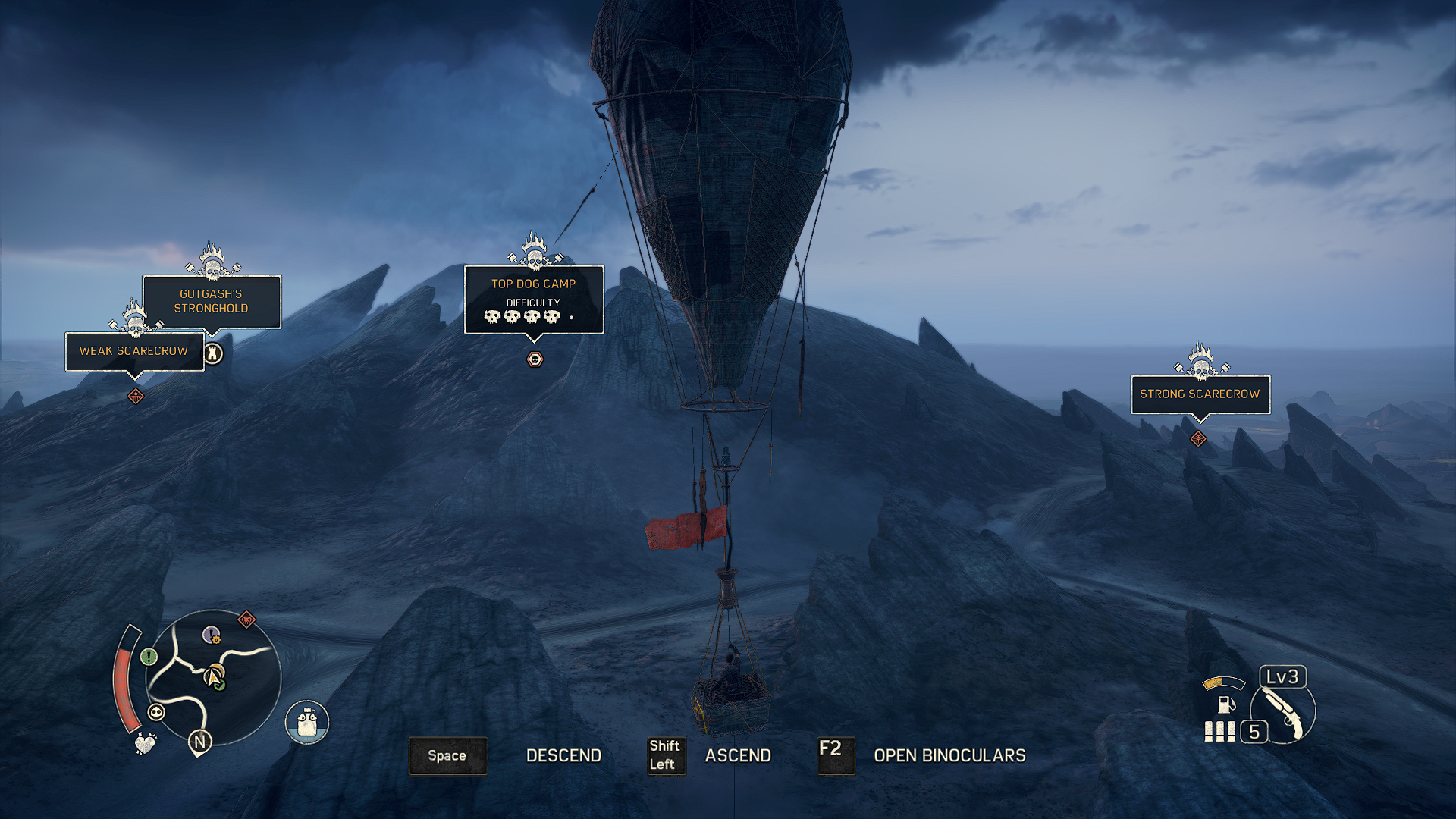The image size is (1456, 819).
Task: Click the water canteen icon
Action: [x=307, y=722]
